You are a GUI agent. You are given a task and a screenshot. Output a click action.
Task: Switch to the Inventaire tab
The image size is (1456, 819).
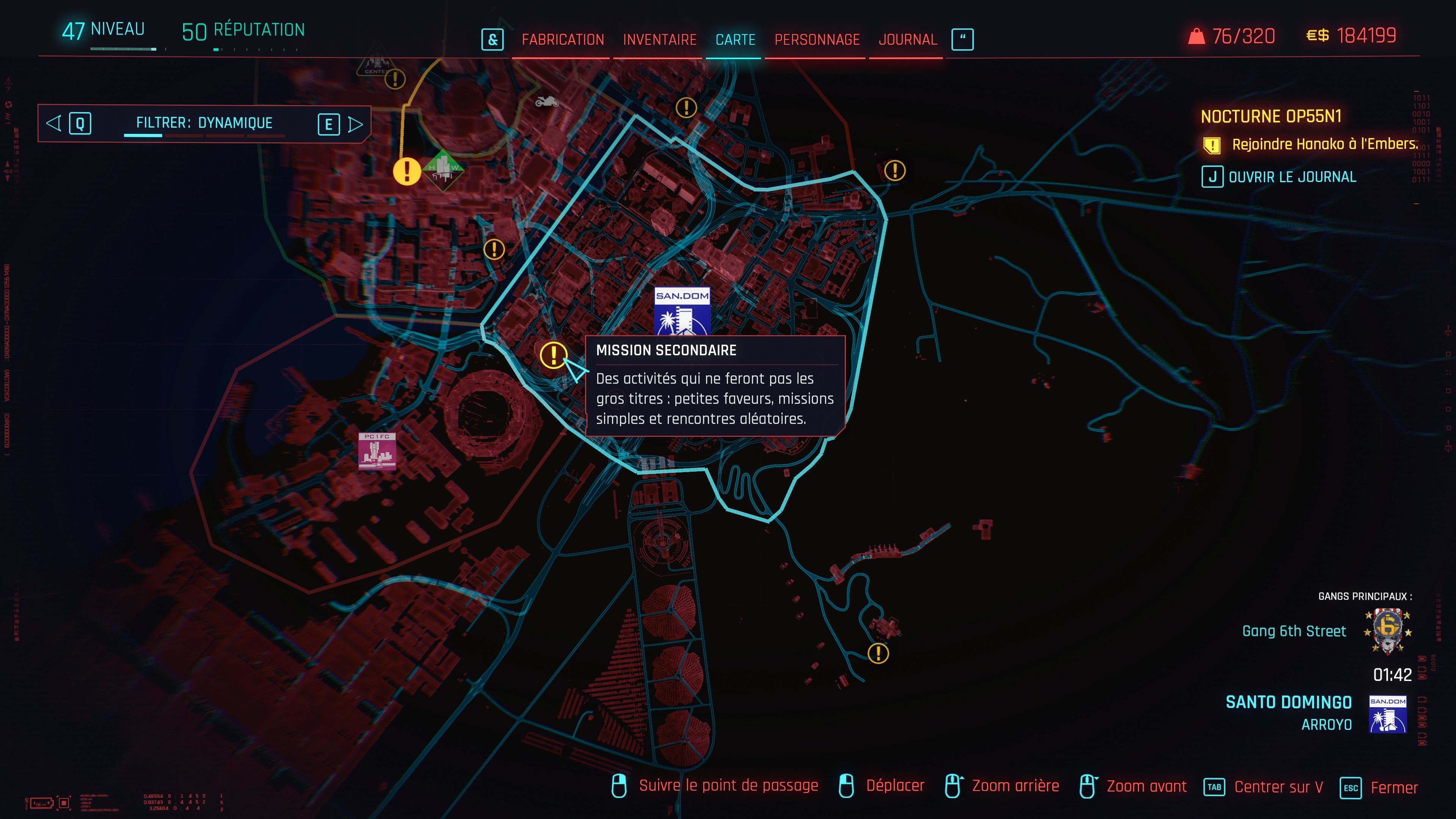pyautogui.click(x=660, y=39)
